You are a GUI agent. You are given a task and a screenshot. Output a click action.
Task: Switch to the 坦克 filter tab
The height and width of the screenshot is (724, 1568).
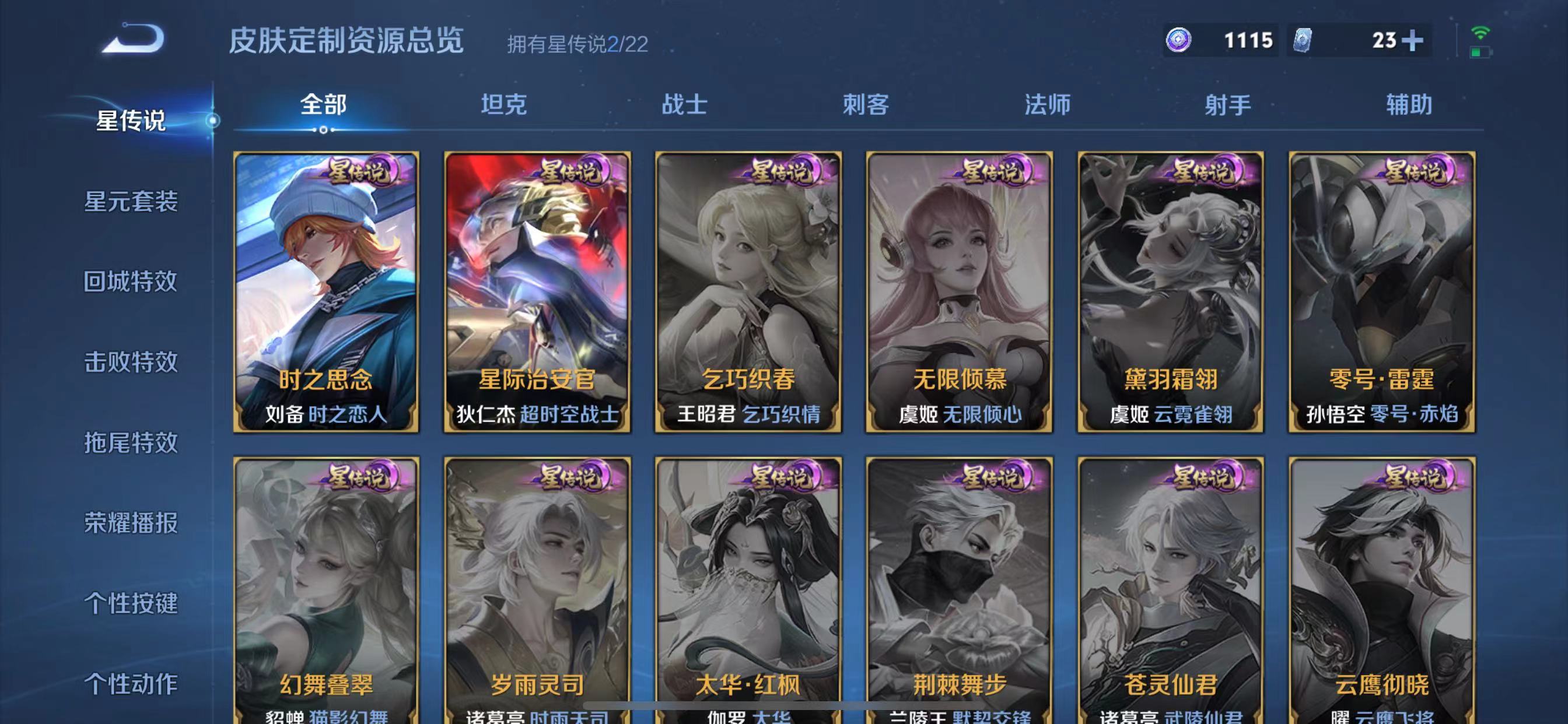[x=504, y=105]
